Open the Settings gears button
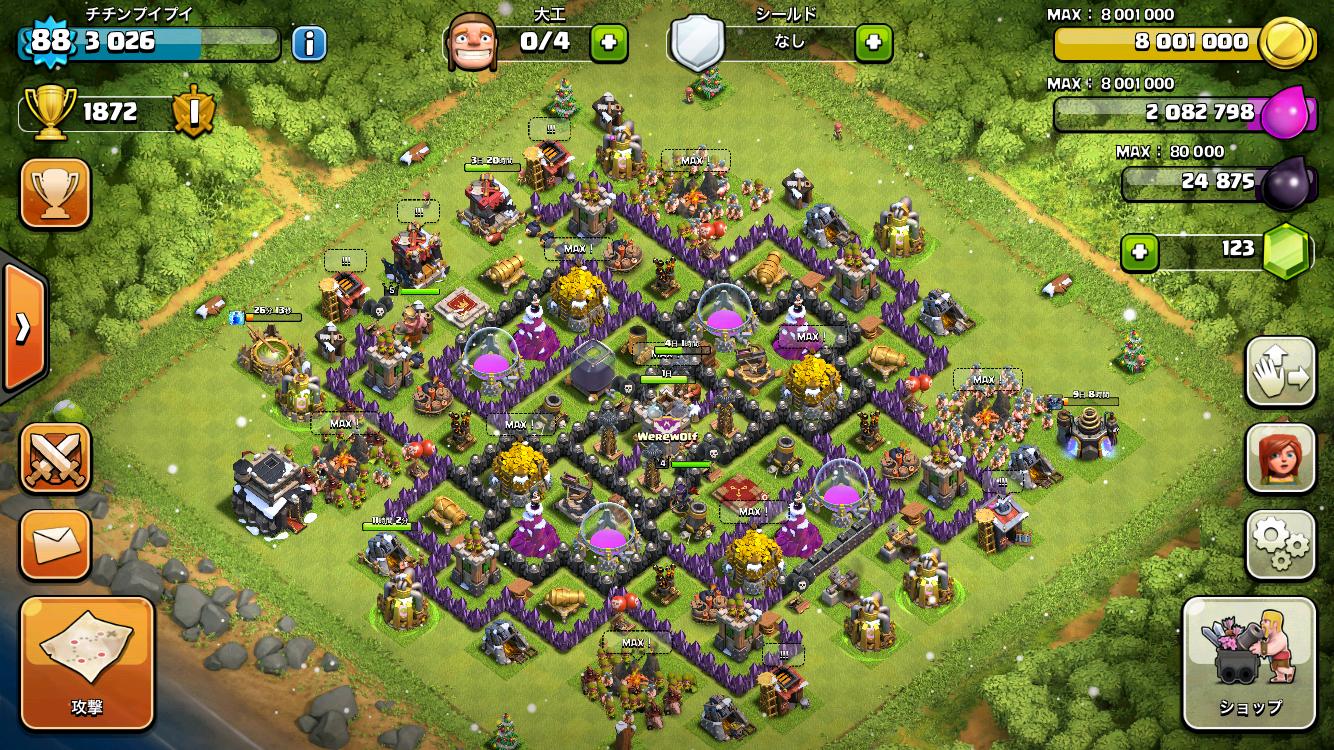Screen dimensions: 1334x750 [1280, 545]
